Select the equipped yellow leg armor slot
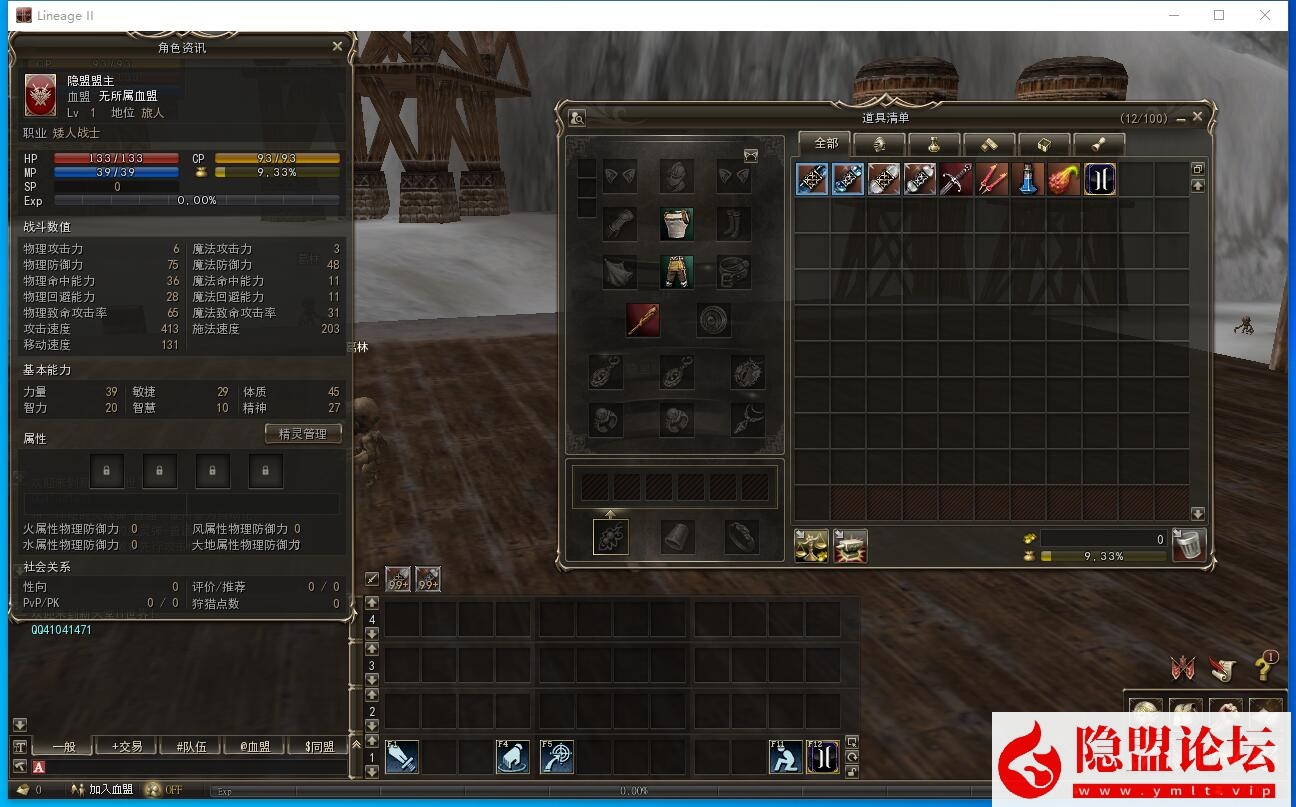The image size is (1296, 807). 677,272
